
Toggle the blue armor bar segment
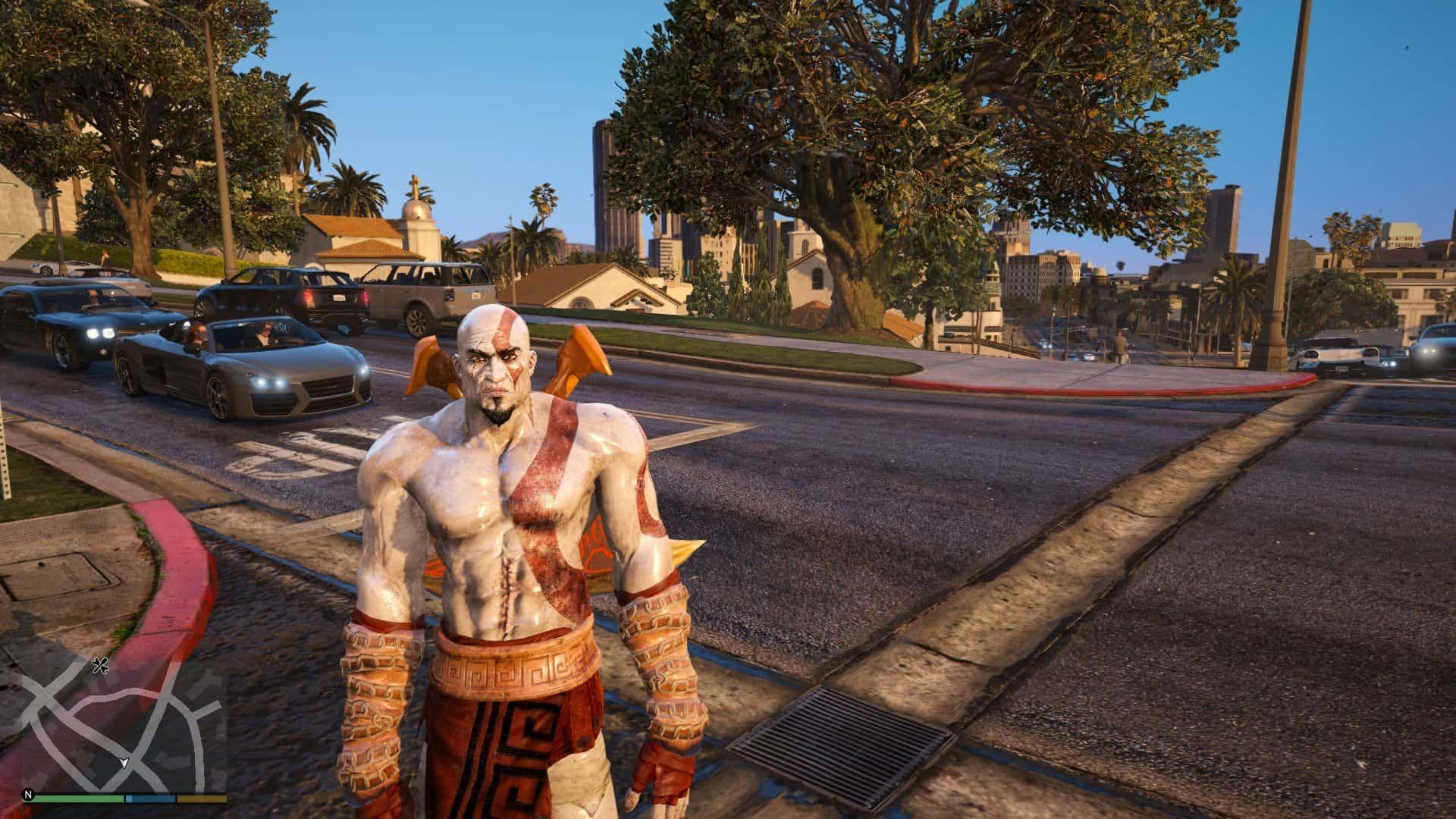click(x=150, y=798)
